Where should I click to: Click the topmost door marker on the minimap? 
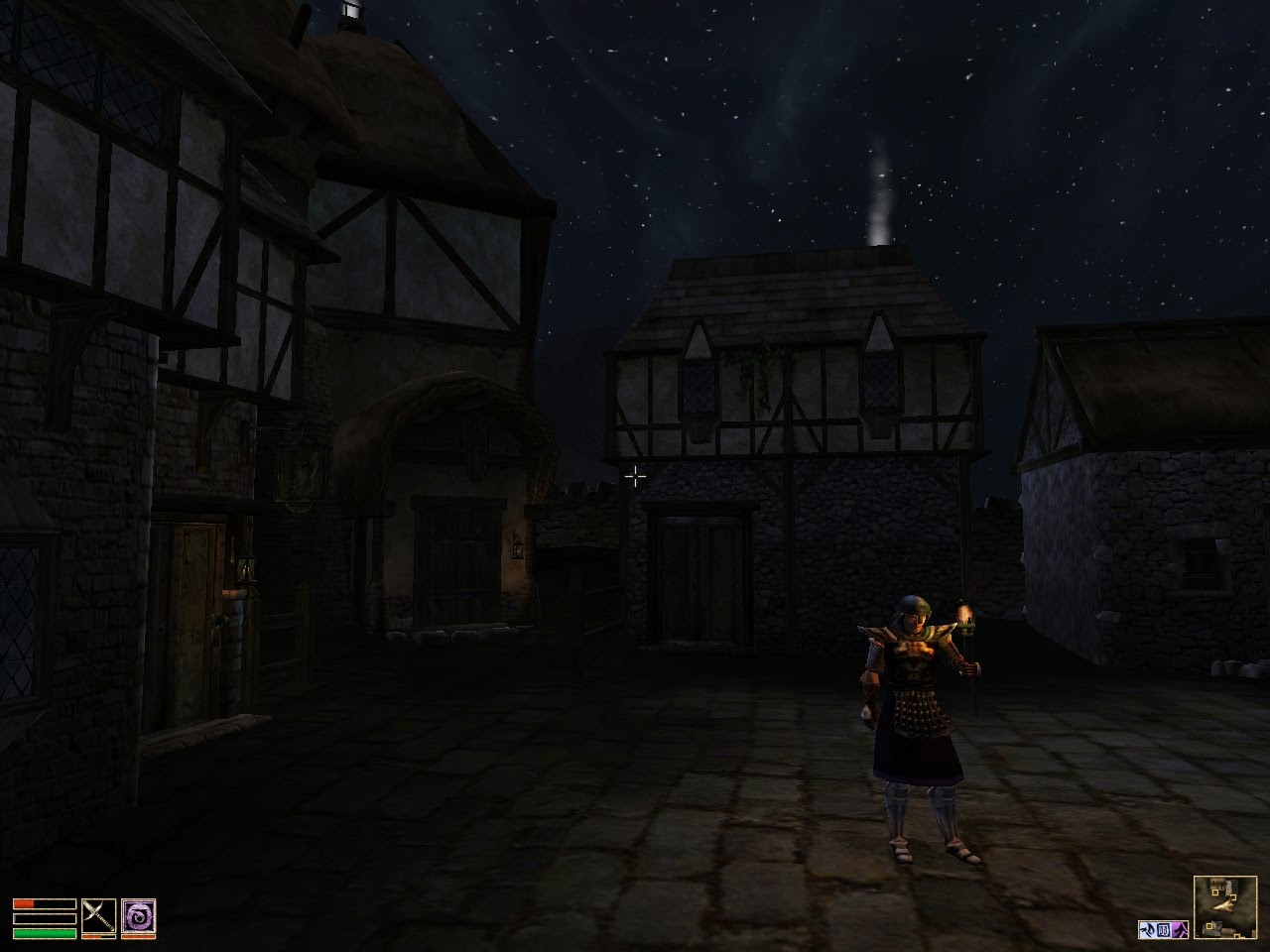point(1215,892)
